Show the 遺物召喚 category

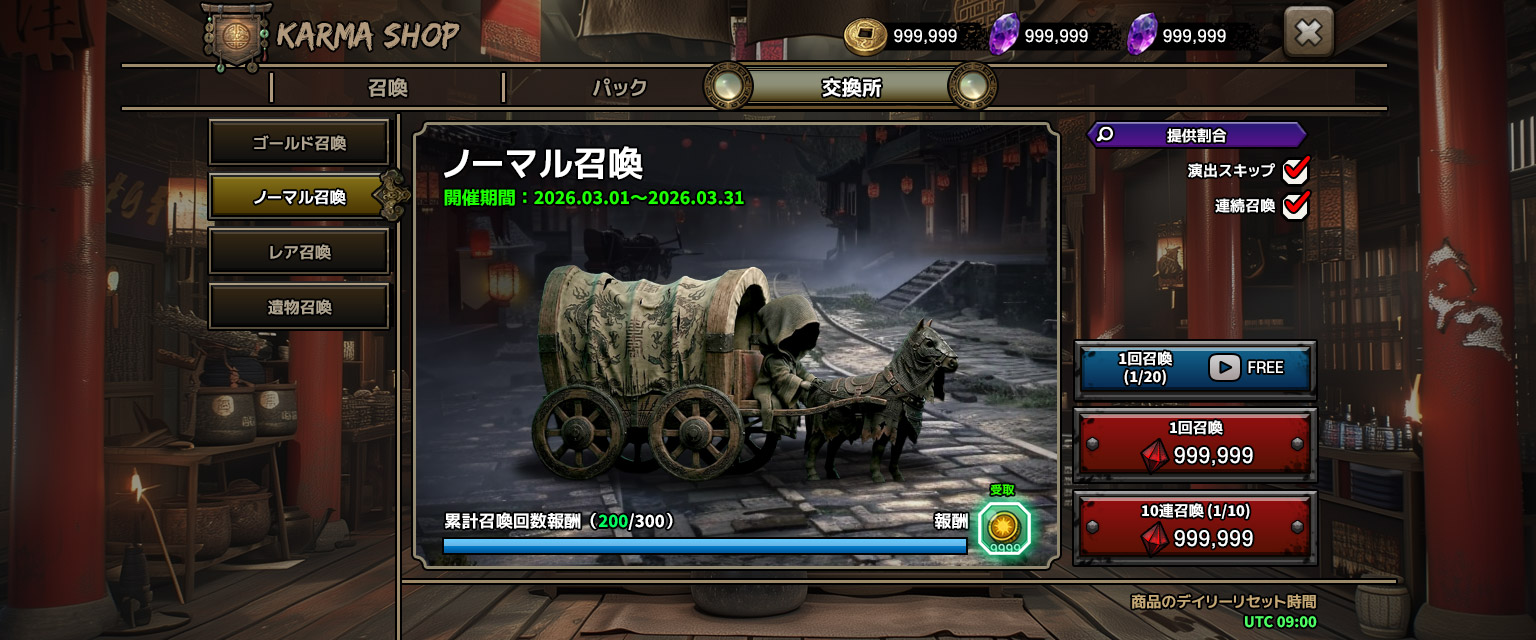click(x=298, y=307)
